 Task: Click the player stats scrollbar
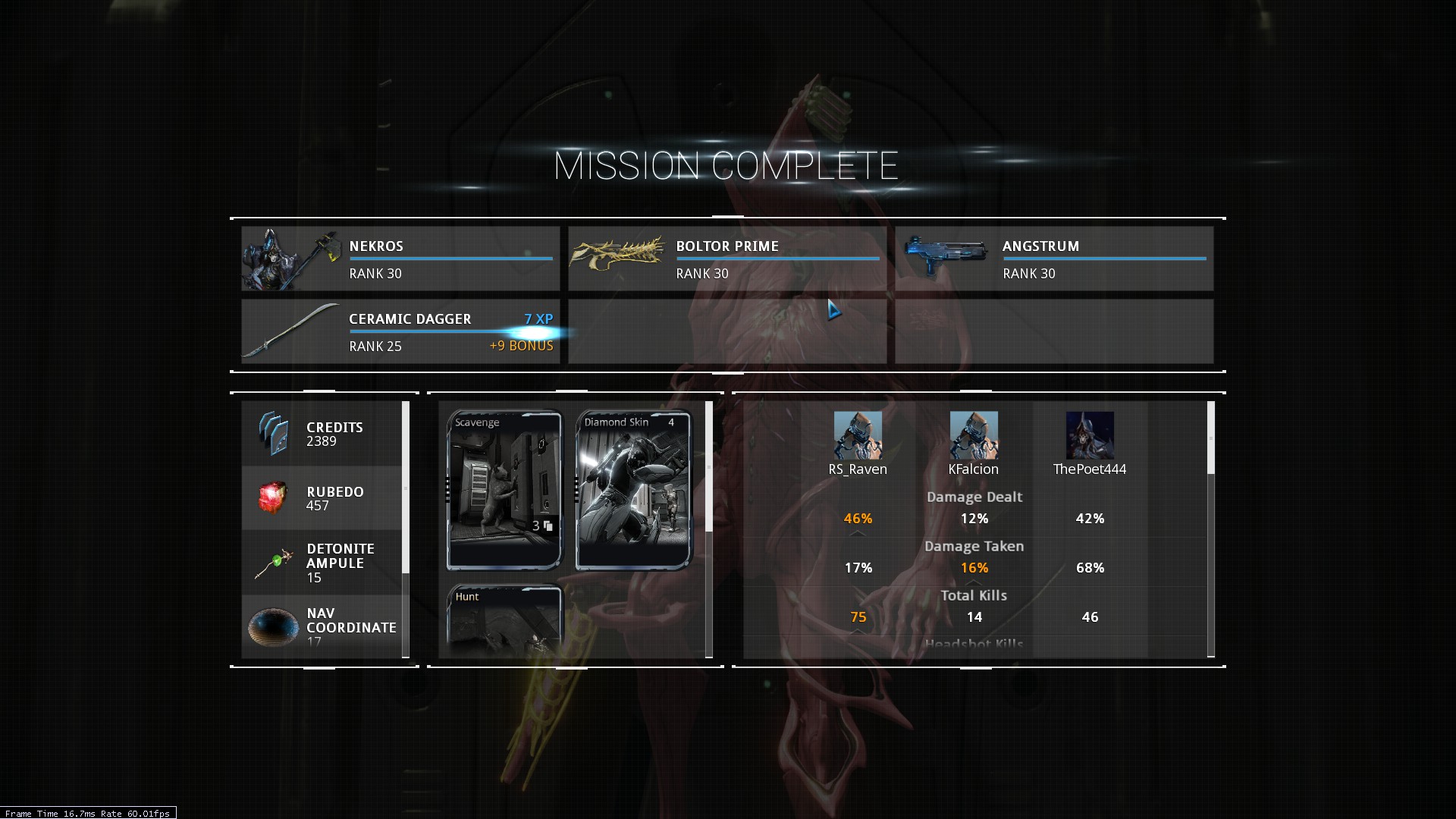click(1211, 438)
